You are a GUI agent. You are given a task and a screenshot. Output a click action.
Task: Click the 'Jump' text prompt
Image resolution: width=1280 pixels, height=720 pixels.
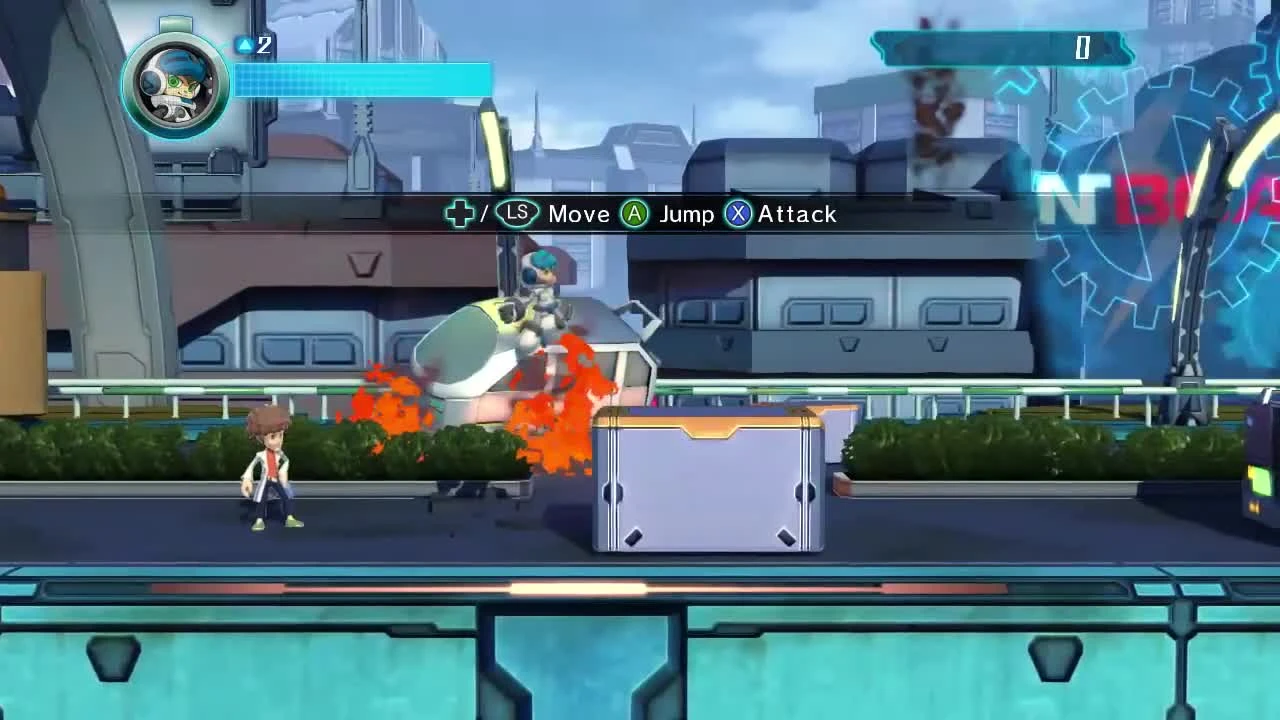coord(687,213)
